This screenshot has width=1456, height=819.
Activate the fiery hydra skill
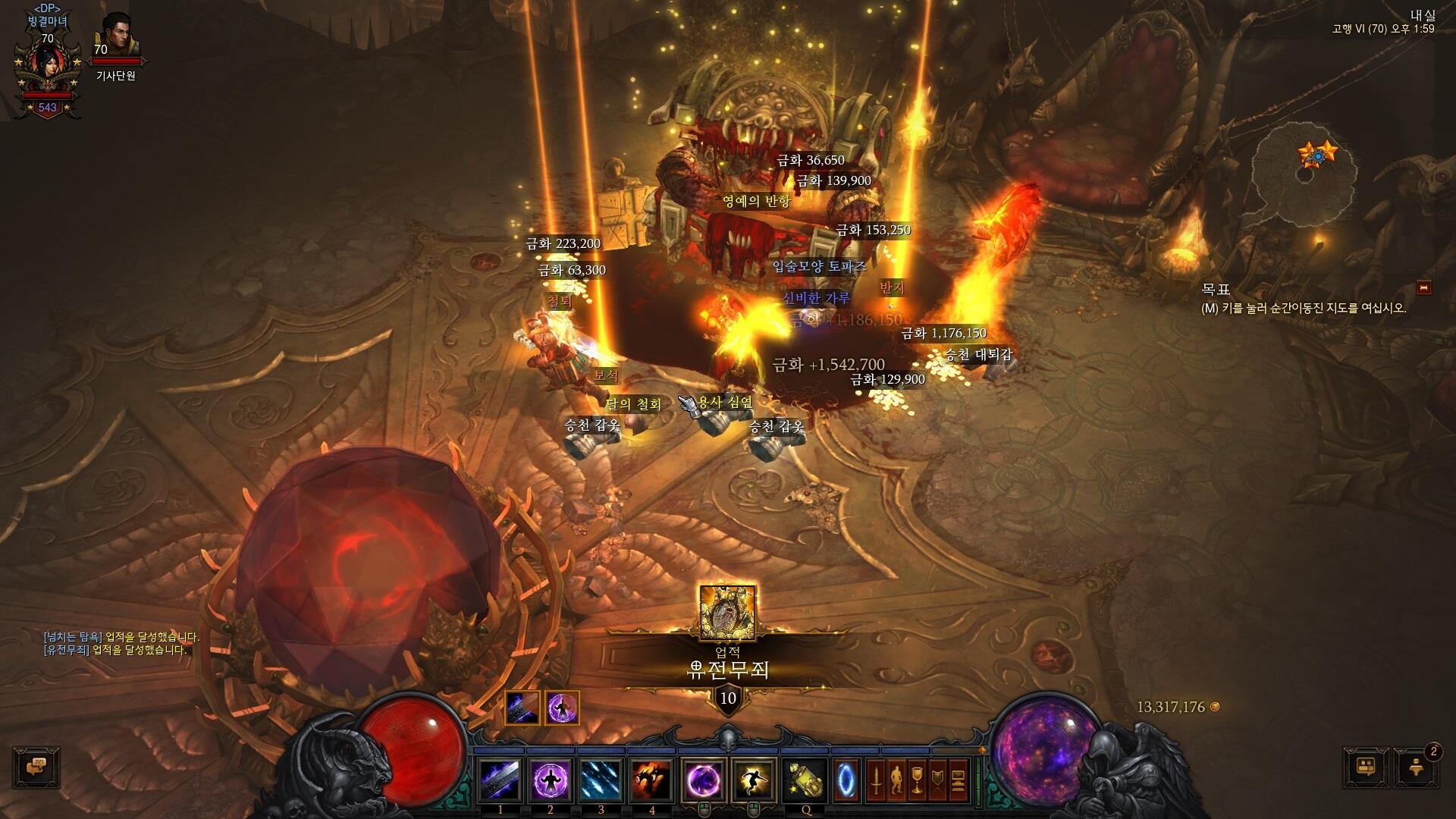point(651,780)
